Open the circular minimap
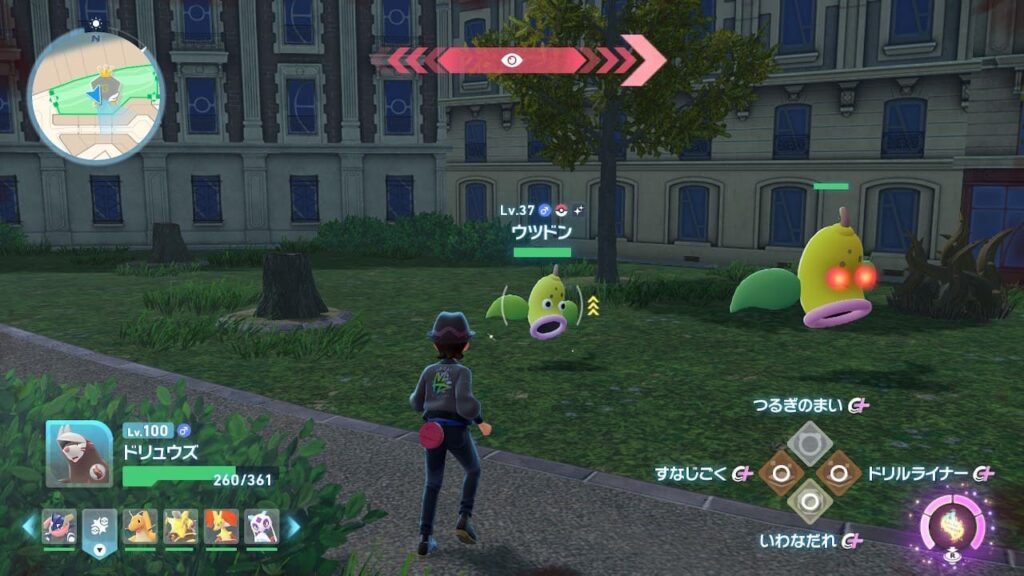Screen dimensions: 1024x576 96,93
